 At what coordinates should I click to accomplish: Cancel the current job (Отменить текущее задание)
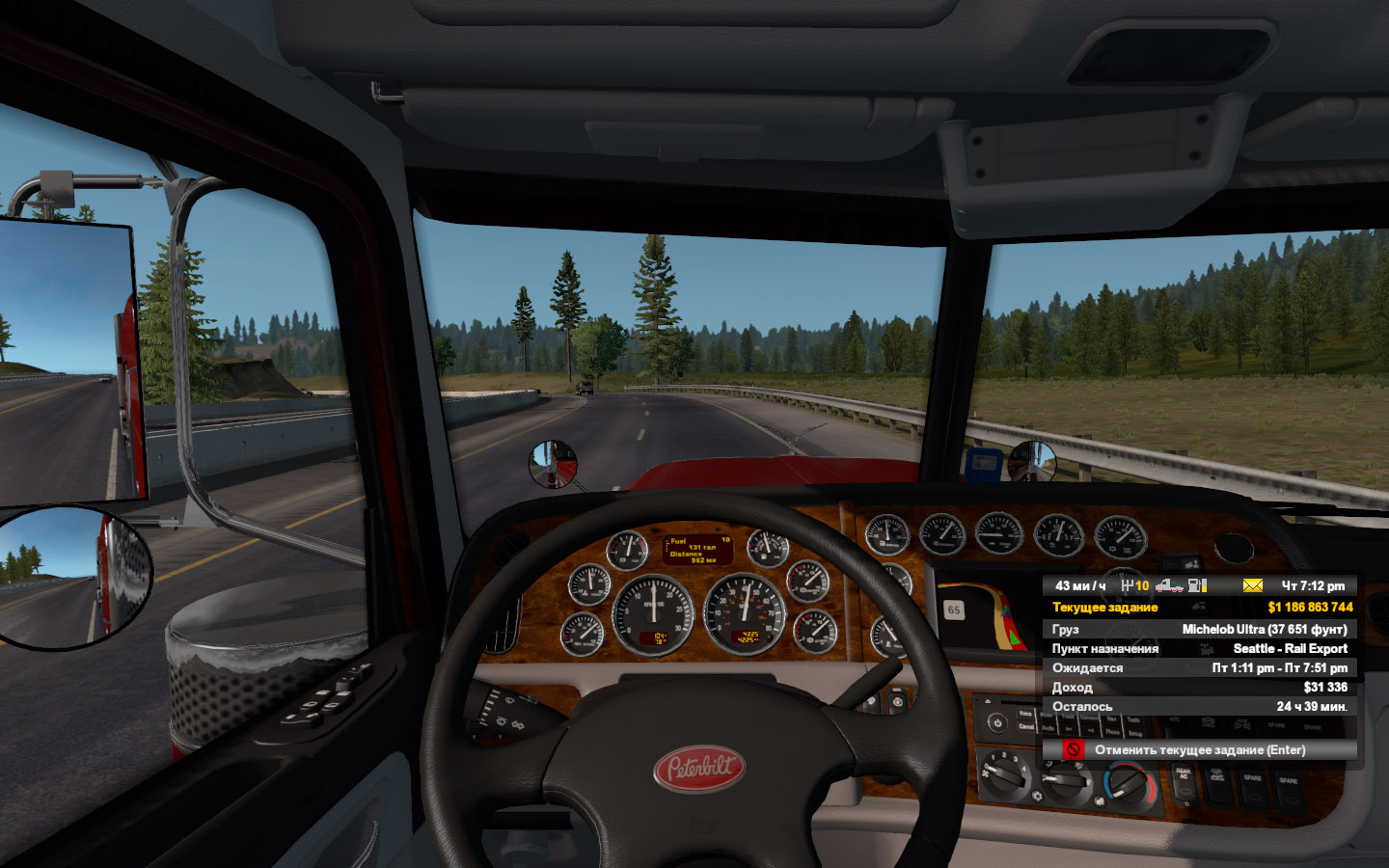[1199, 749]
